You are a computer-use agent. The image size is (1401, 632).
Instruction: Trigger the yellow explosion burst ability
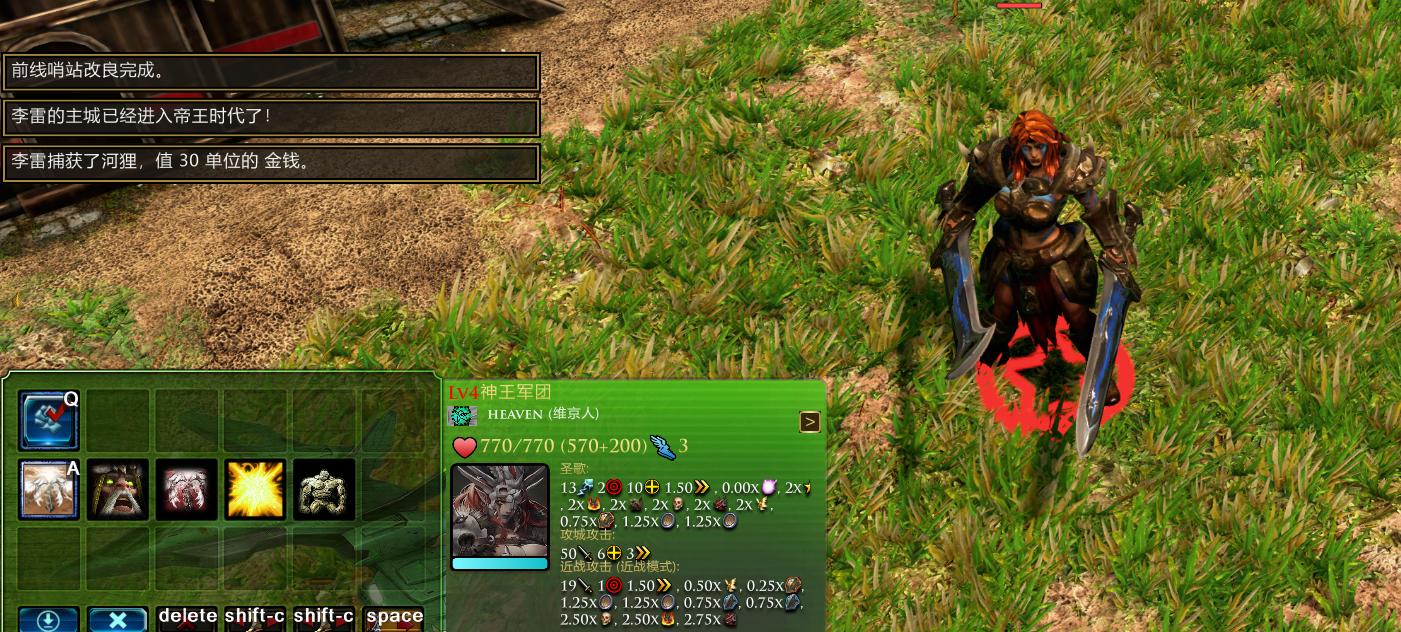click(x=255, y=490)
